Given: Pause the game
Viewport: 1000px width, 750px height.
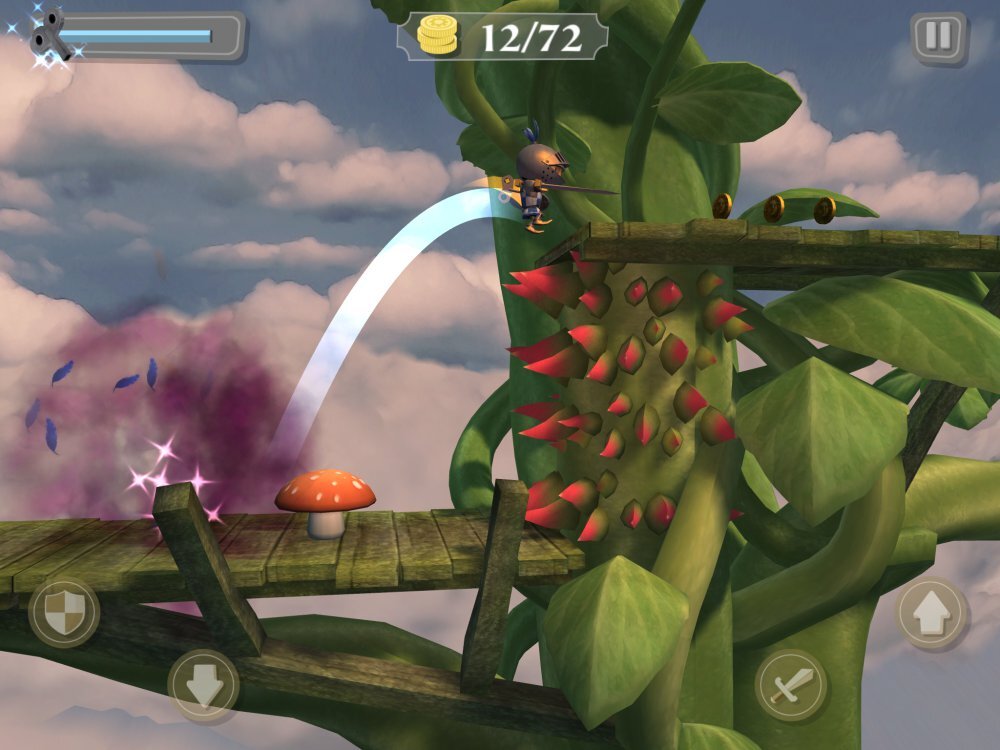Looking at the screenshot, I should pos(938,38).
